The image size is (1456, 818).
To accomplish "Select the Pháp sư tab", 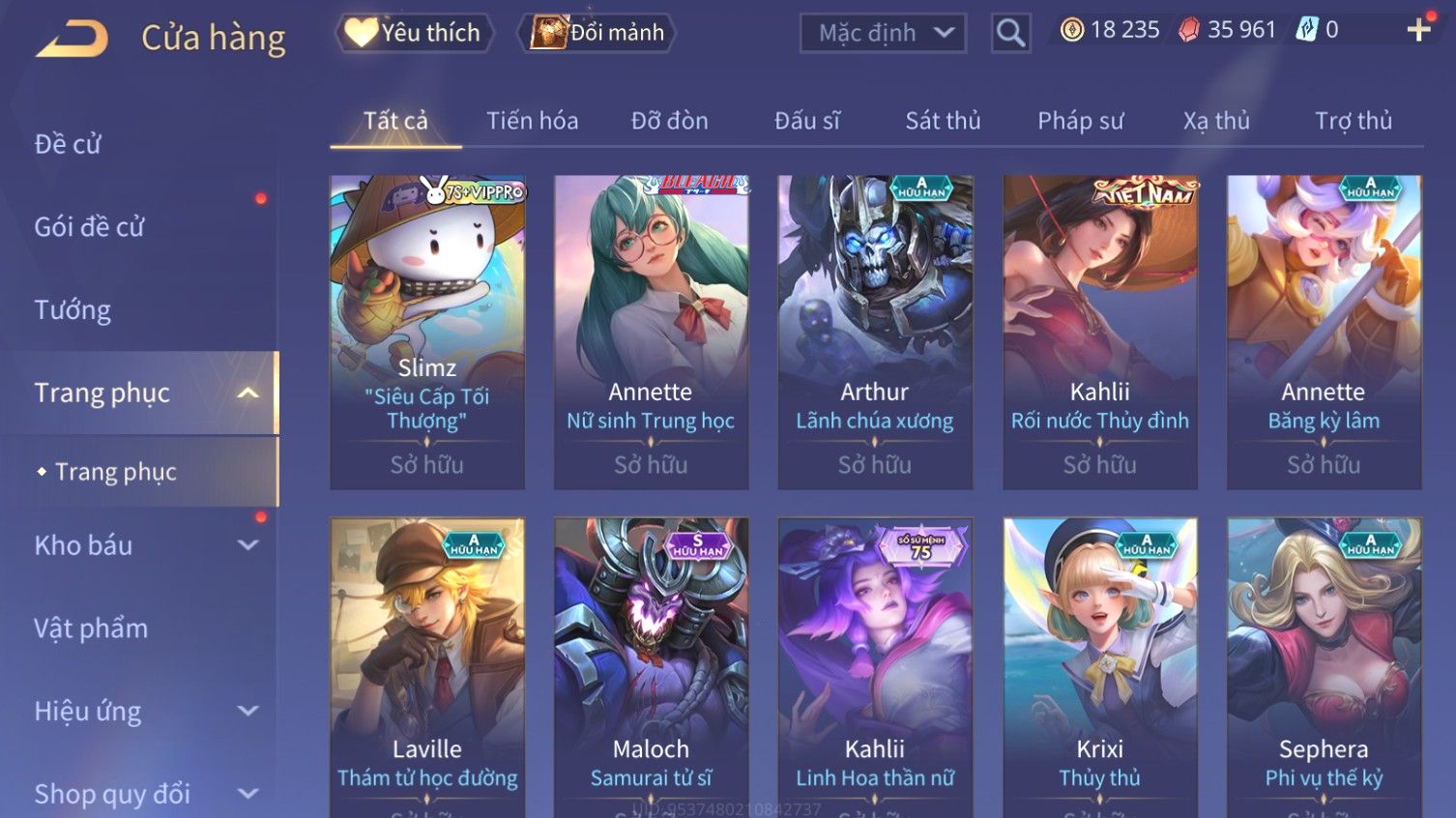I will click(x=1080, y=121).
